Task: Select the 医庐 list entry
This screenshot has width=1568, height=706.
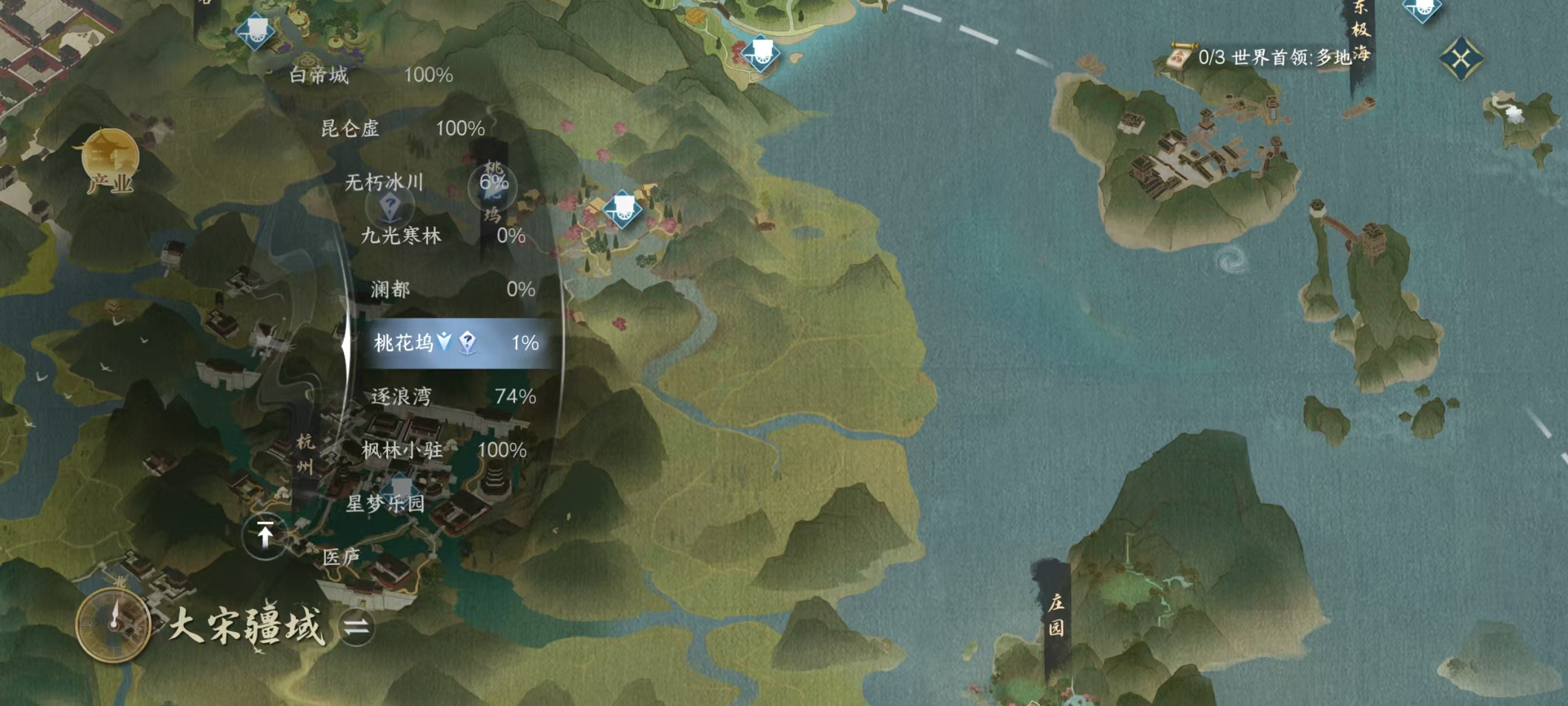Action: coord(341,557)
